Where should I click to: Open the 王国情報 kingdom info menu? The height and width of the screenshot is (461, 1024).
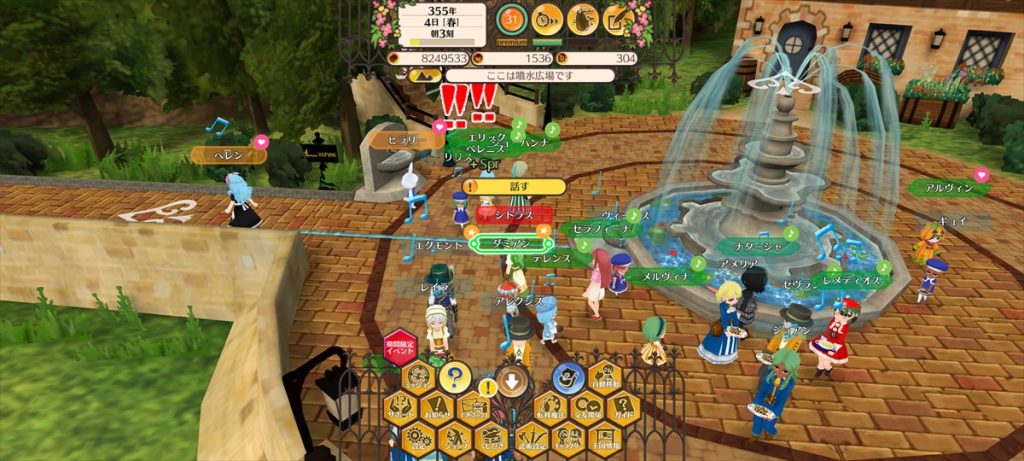coord(606,438)
